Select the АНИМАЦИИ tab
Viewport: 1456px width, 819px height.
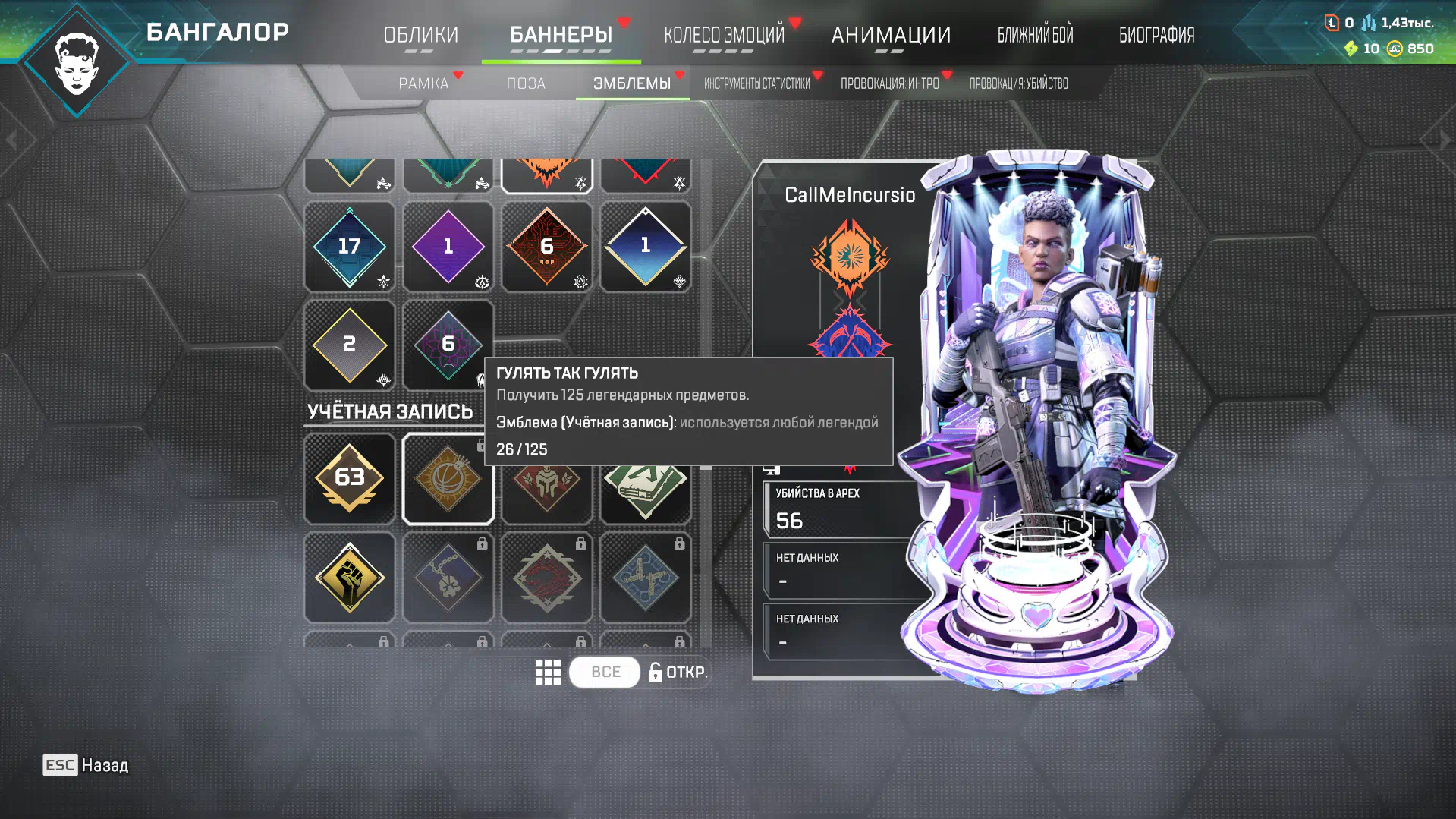[x=891, y=35]
